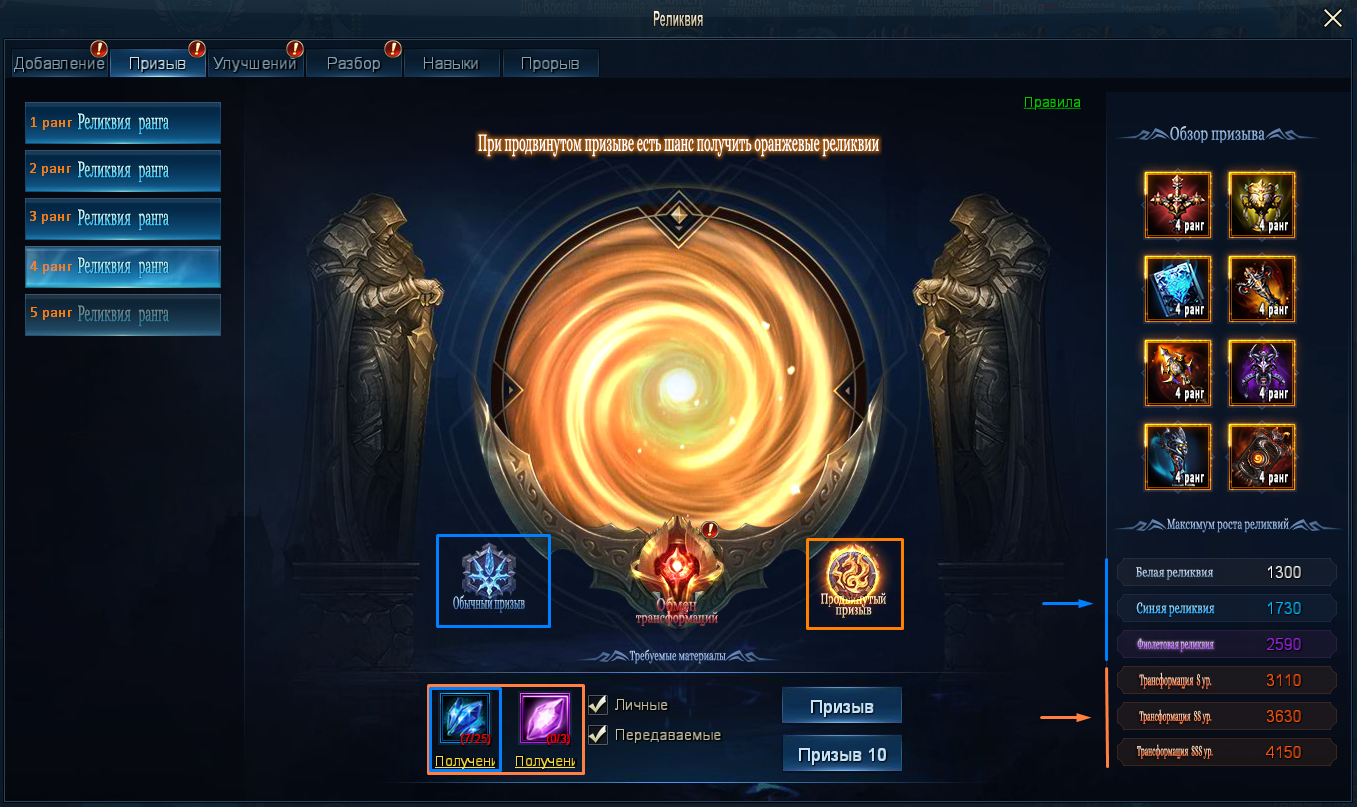Choose Продвинутый призыв mode
Image resolution: width=1357 pixels, height=807 pixels.
point(853,581)
